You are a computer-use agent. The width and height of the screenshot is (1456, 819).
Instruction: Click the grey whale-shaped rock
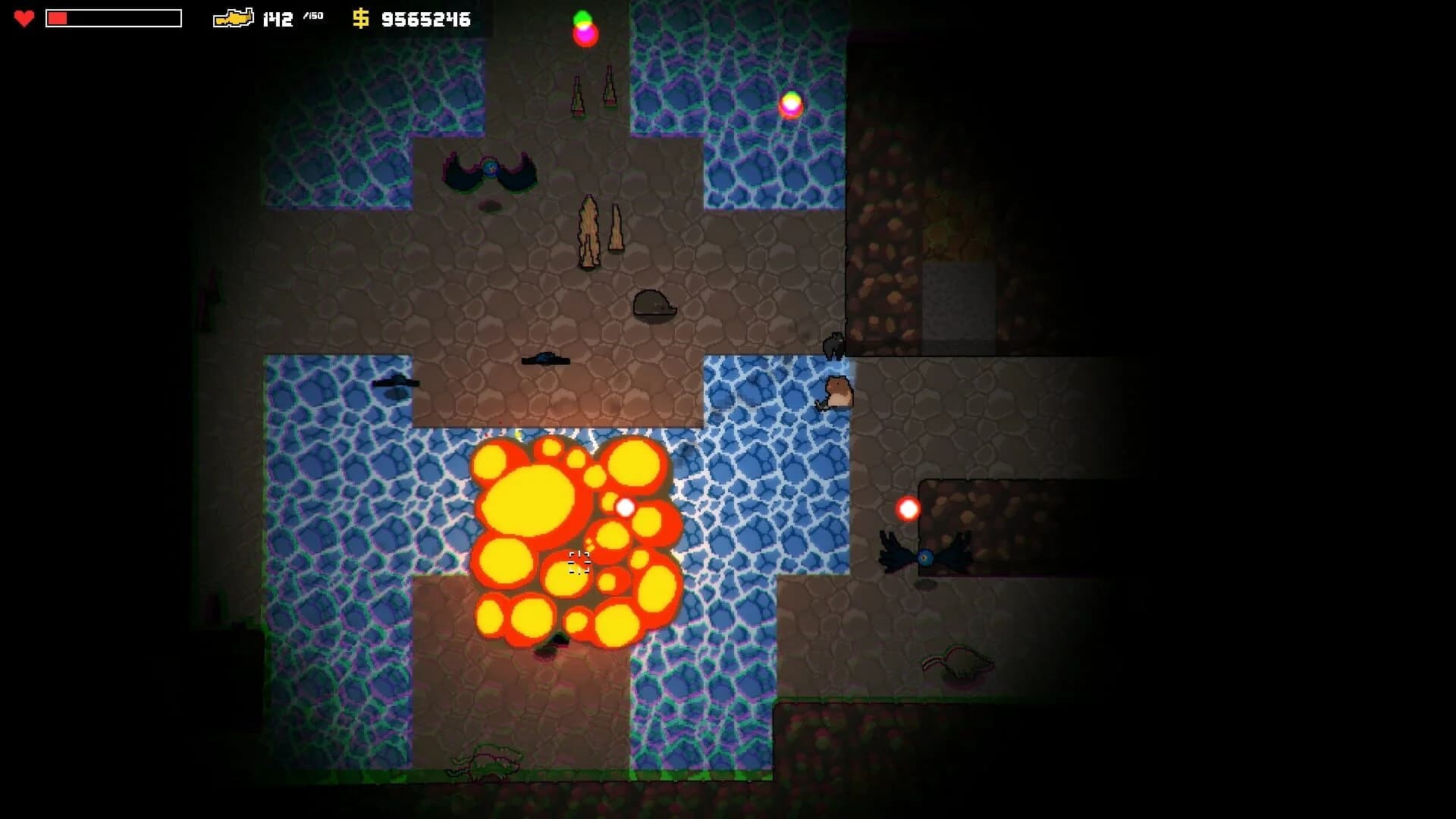[654, 303]
